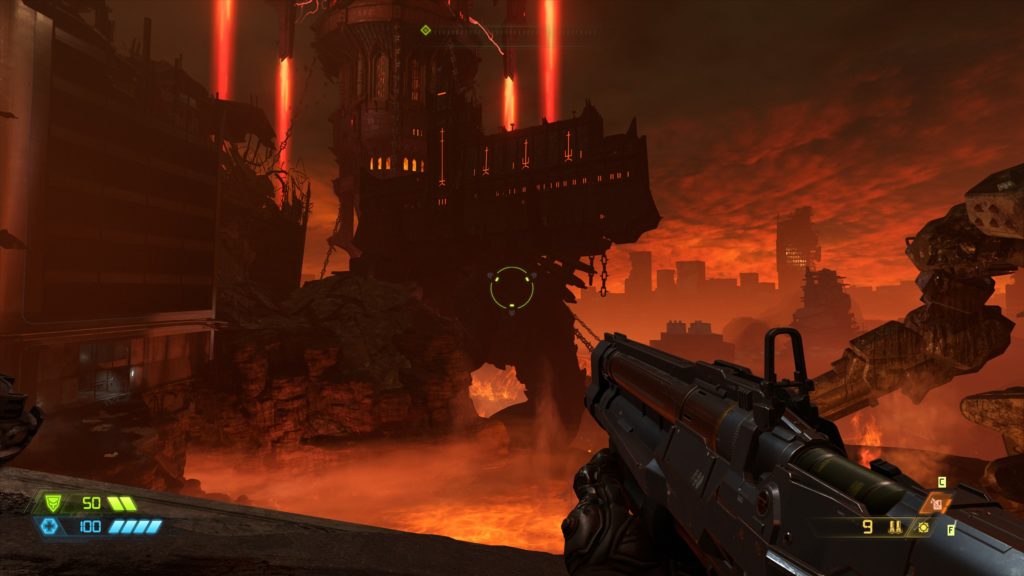The width and height of the screenshot is (1024, 576).
Task: Select the orange flame belch equipment icon
Action: pos(938,504)
